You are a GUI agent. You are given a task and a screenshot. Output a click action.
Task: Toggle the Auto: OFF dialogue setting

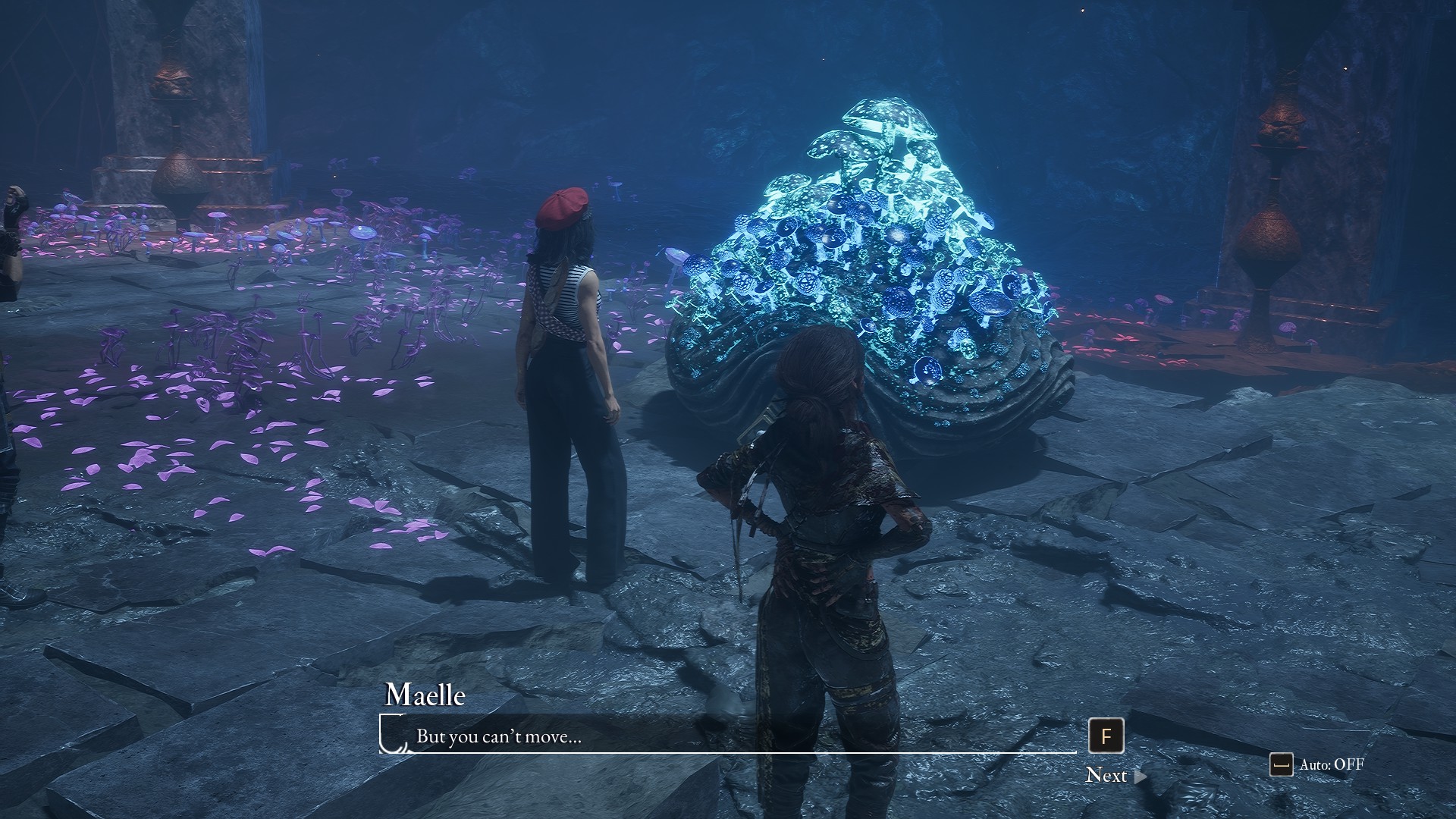click(x=1318, y=764)
